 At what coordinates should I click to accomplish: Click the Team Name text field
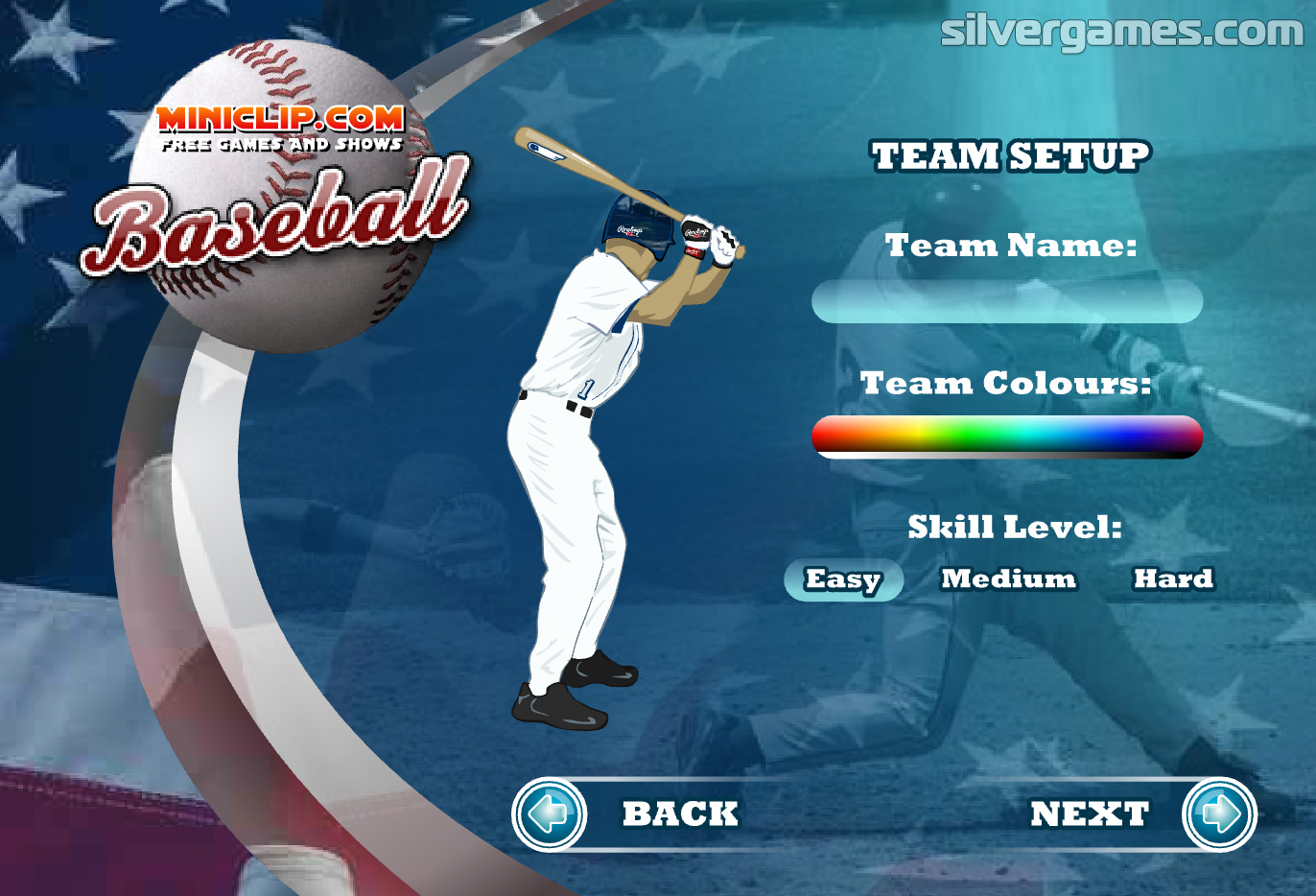coord(1006,301)
